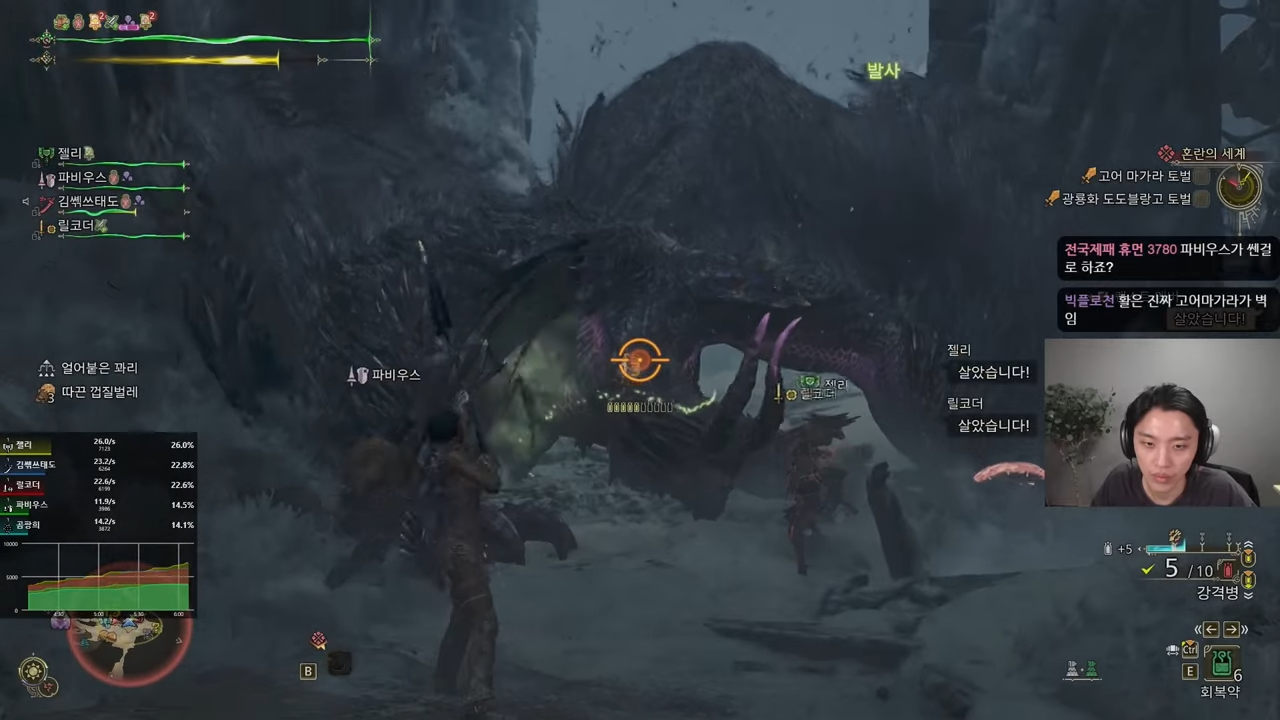Select the 얼어붙은 꽈리 gathering item entry
Image resolution: width=1280 pixels, height=720 pixels.
click(x=98, y=368)
